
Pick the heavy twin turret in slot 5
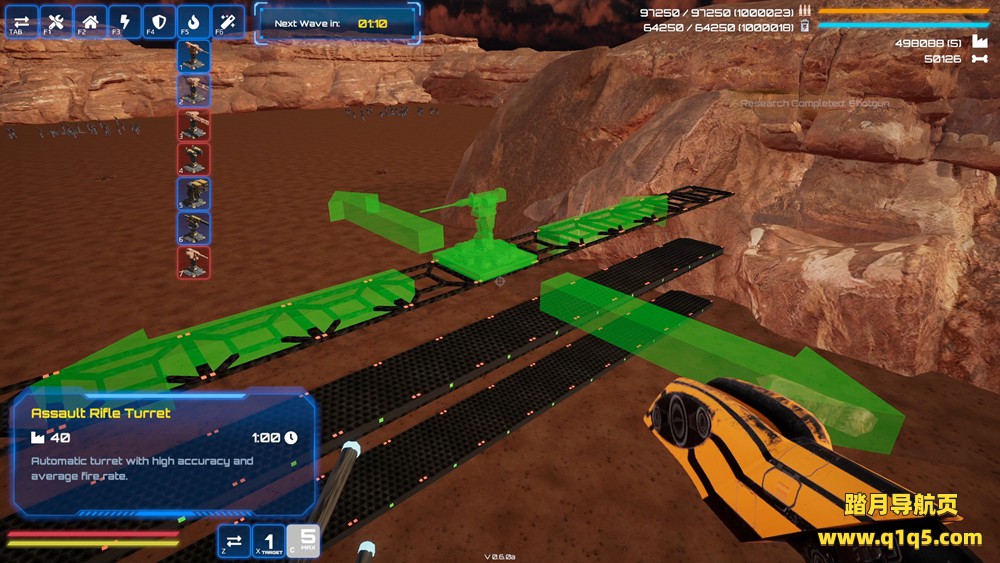[194, 193]
